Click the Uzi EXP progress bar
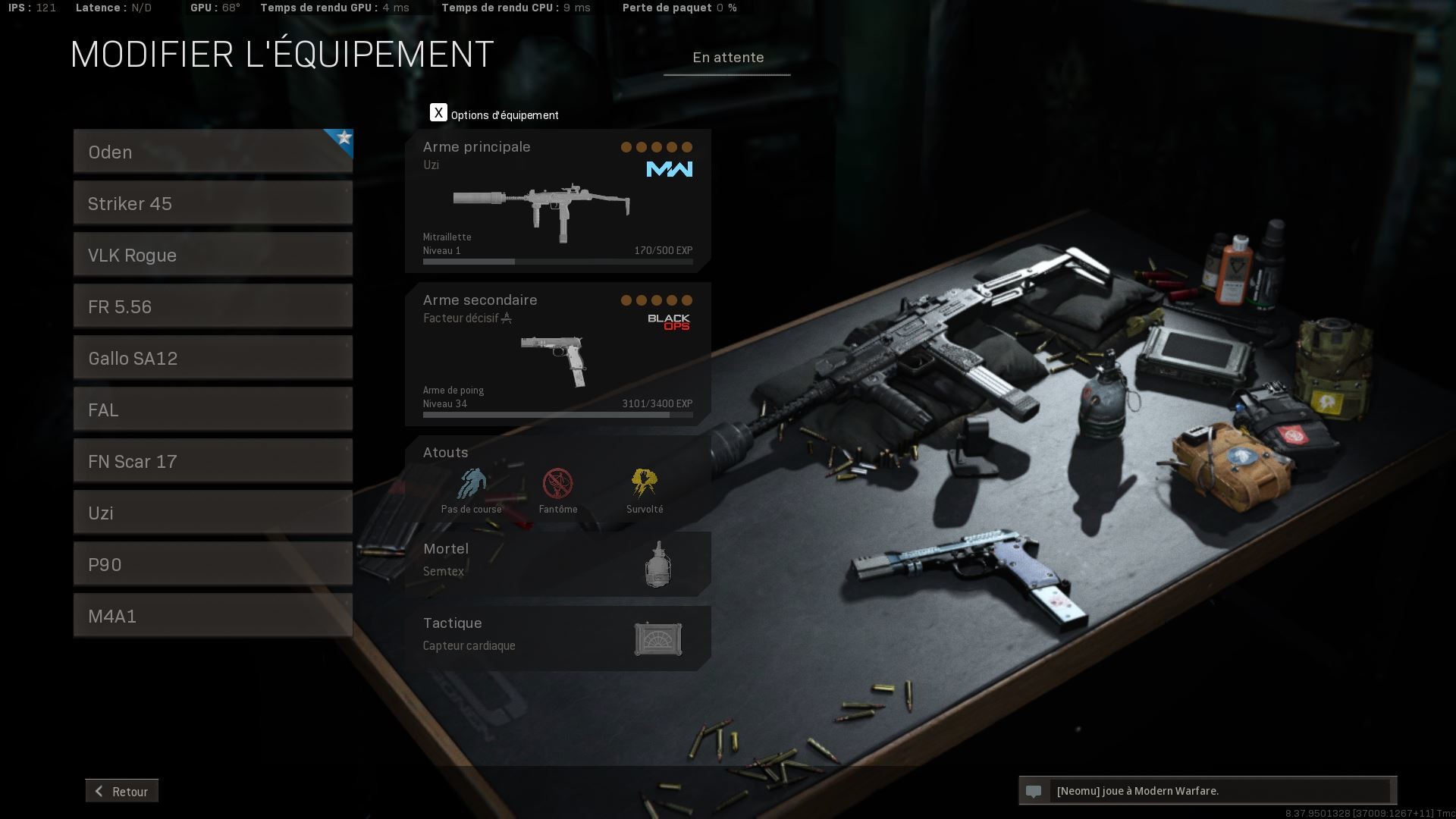1456x819 pixels. tap(557, 261)
